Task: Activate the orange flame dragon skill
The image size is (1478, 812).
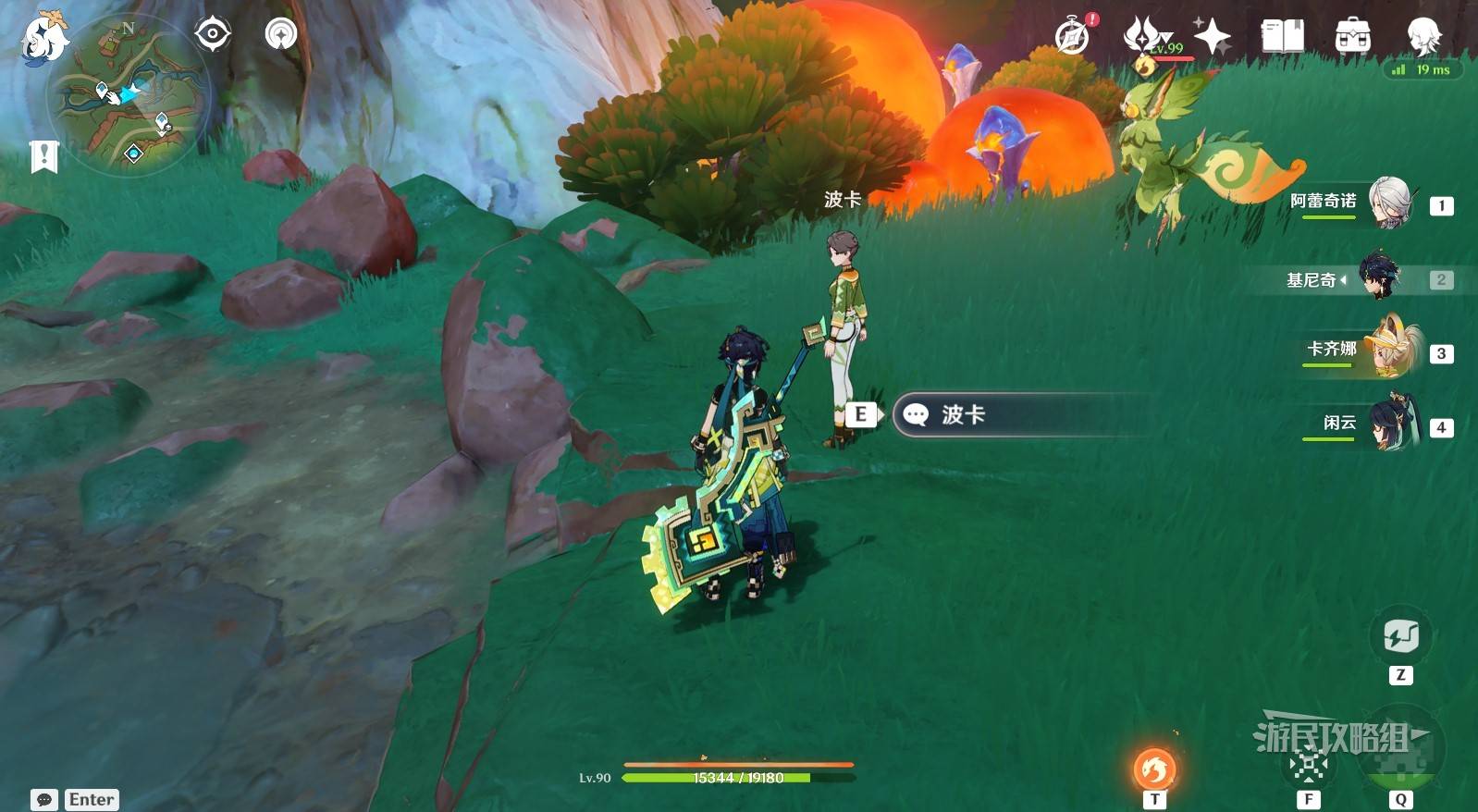Action: (1154, 769)
